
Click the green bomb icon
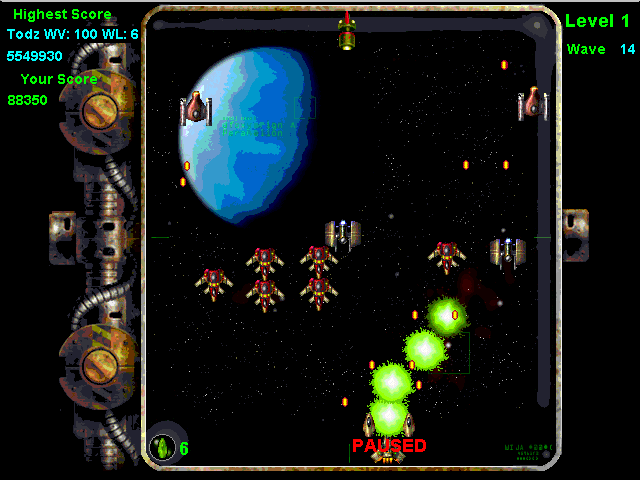(x=161, y=447)
